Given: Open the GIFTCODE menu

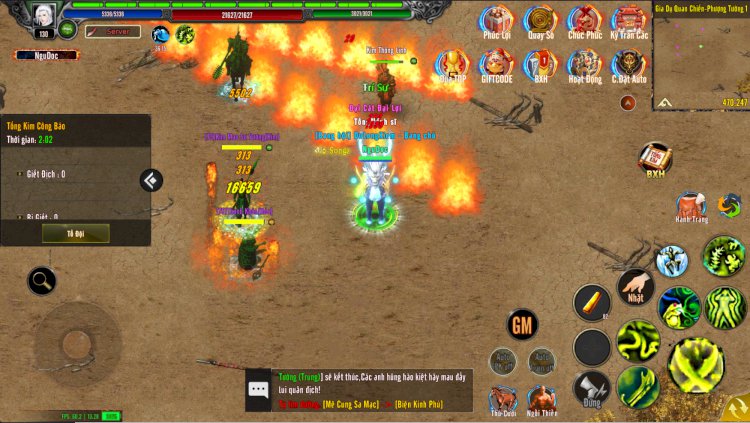Looking at the screenshot, I should (496, 64).
